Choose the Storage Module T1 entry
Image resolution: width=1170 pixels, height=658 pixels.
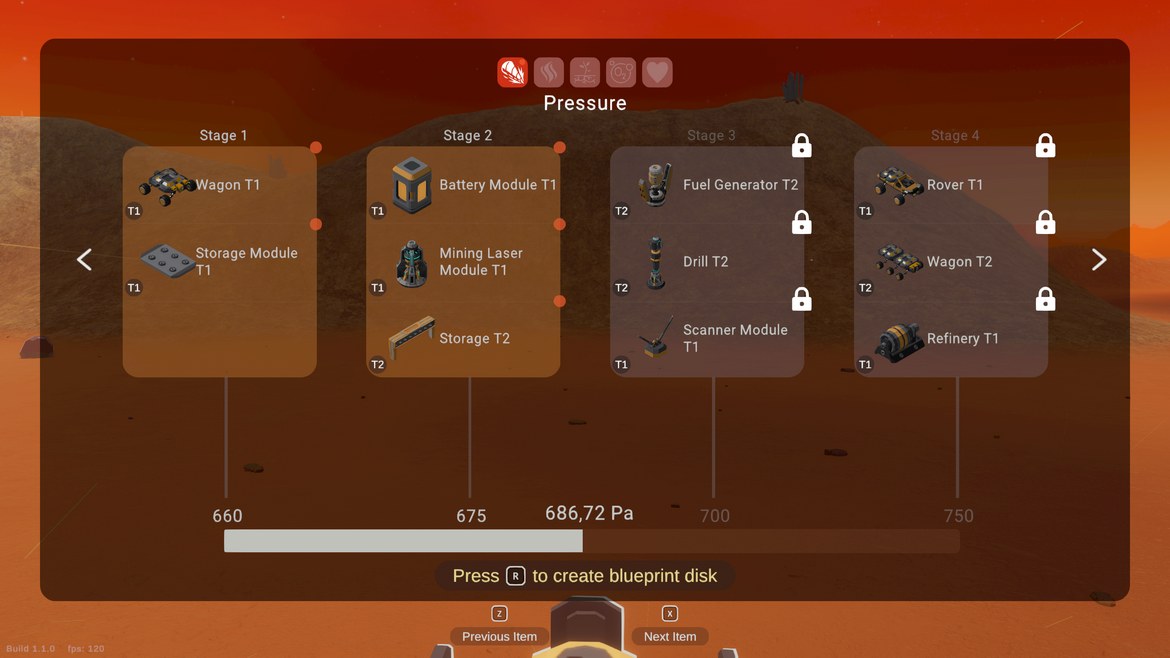(x=219, y=261)
